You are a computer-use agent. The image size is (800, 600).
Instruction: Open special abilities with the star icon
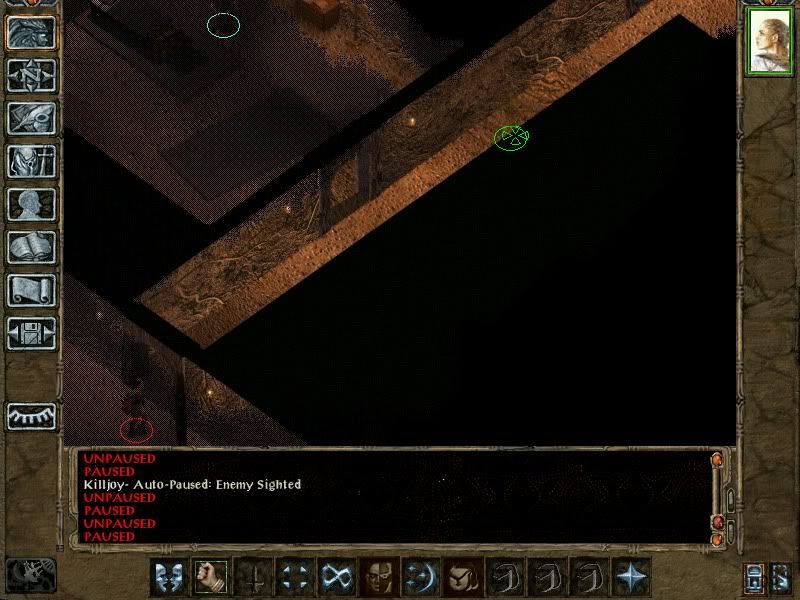coord(631,577)
